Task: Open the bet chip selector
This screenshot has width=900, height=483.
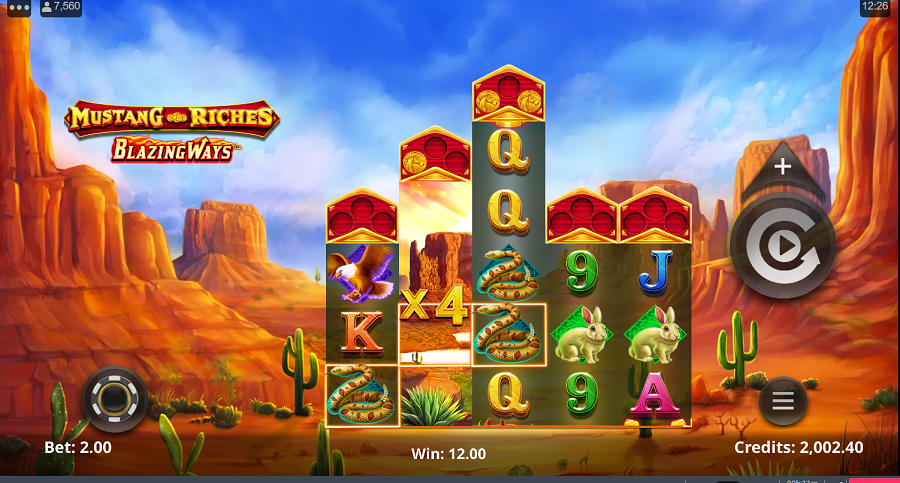Action: (115, 399)
